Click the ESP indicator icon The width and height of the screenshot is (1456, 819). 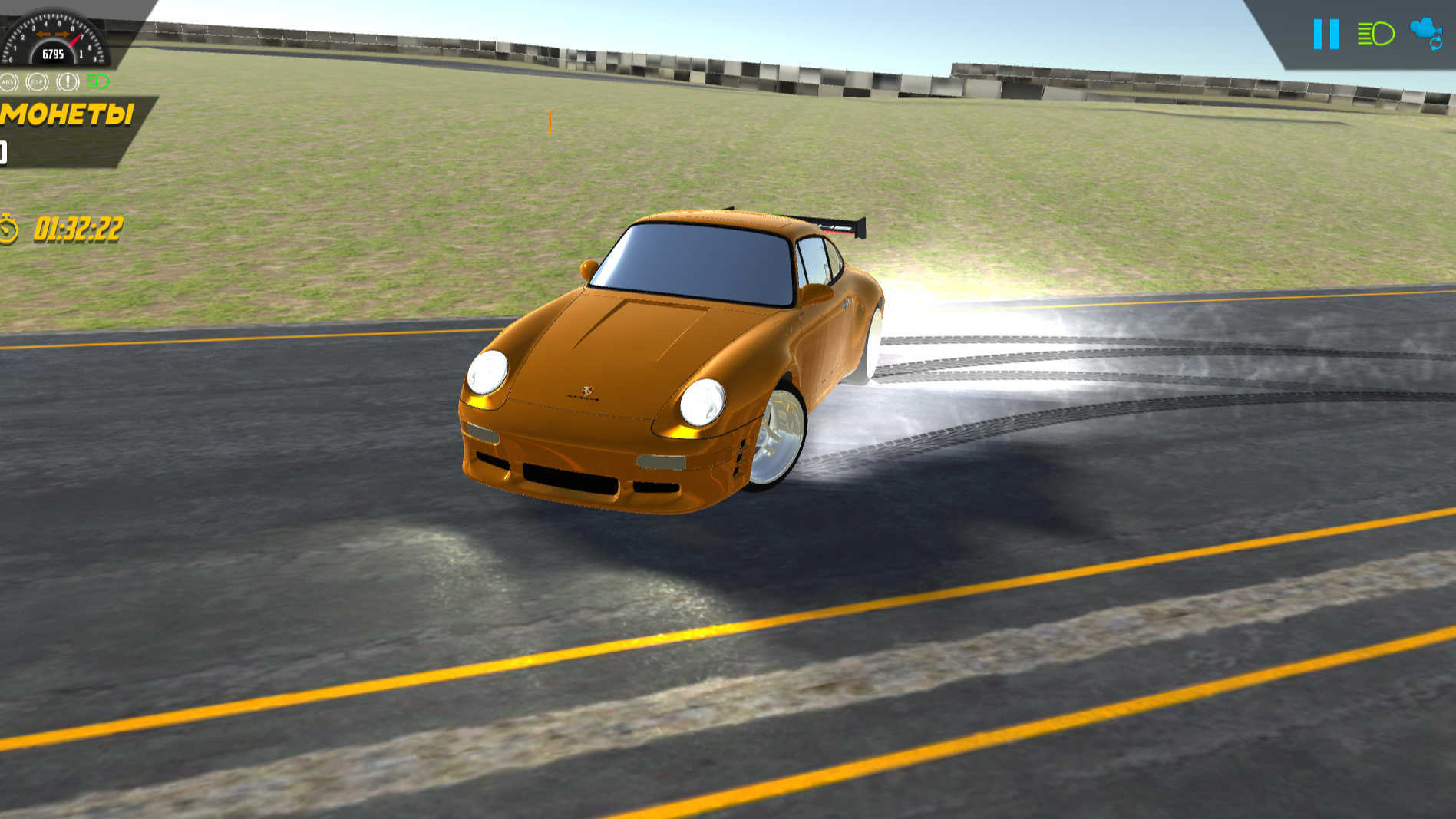click(35, 80)
